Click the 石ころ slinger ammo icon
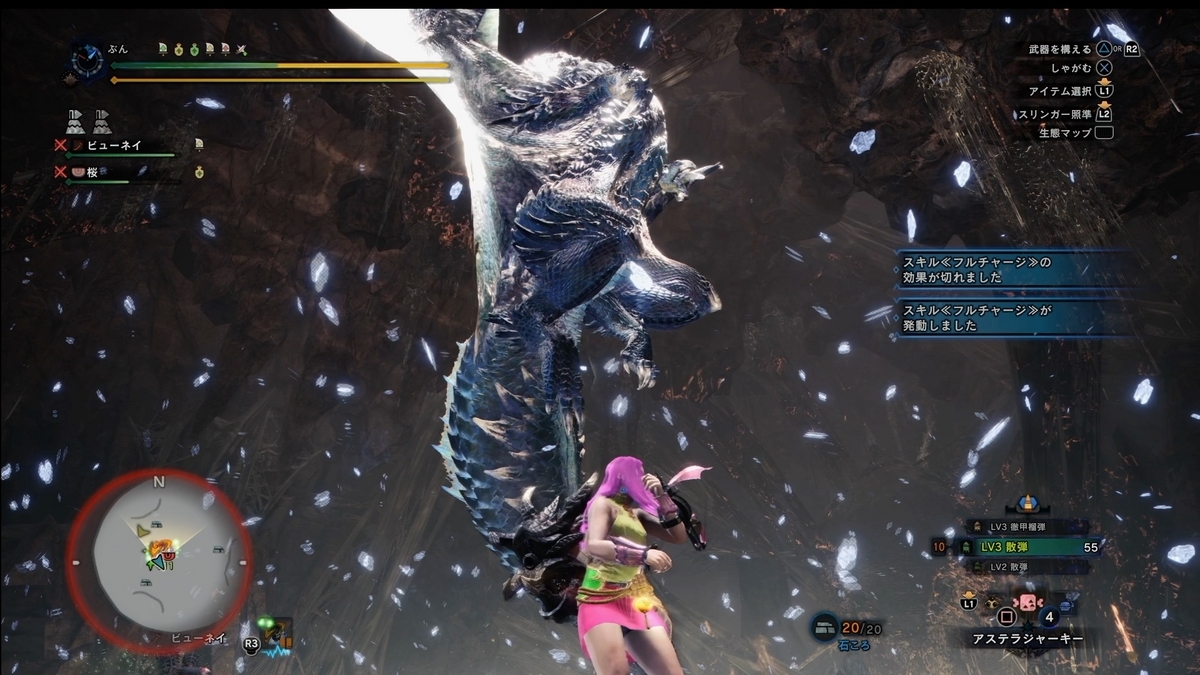This screenshot has width=1200, height=675. (825, 625)
